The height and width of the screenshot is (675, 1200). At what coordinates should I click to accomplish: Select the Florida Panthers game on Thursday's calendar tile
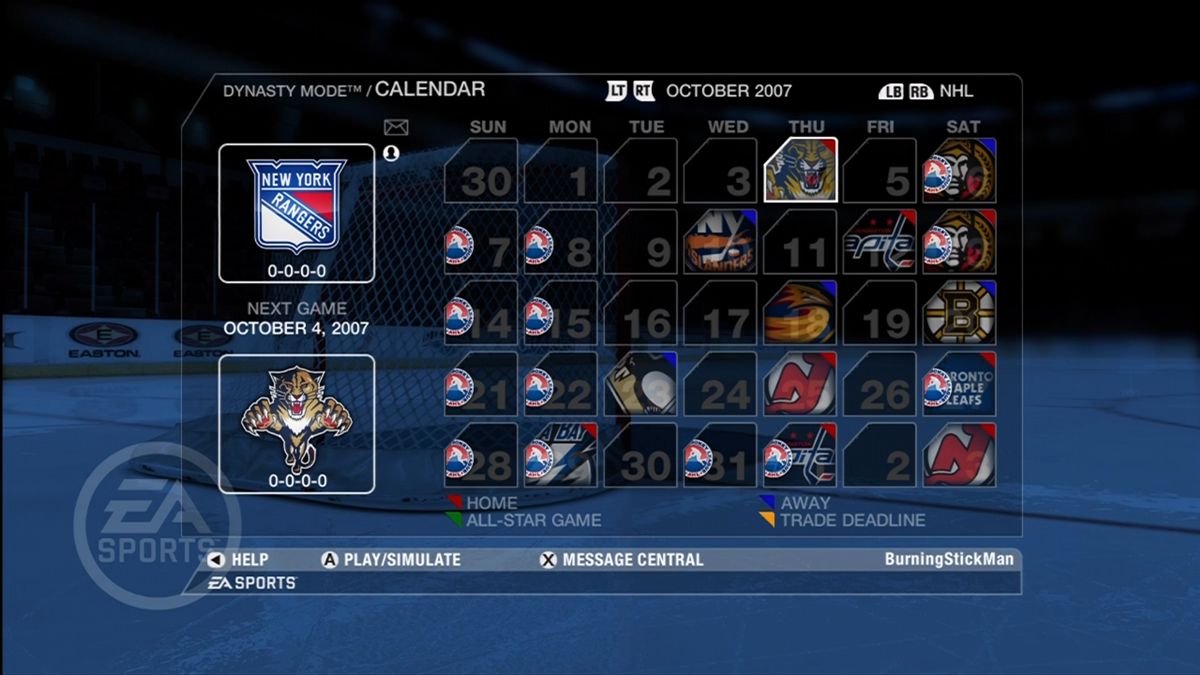(x=800, y=170)
